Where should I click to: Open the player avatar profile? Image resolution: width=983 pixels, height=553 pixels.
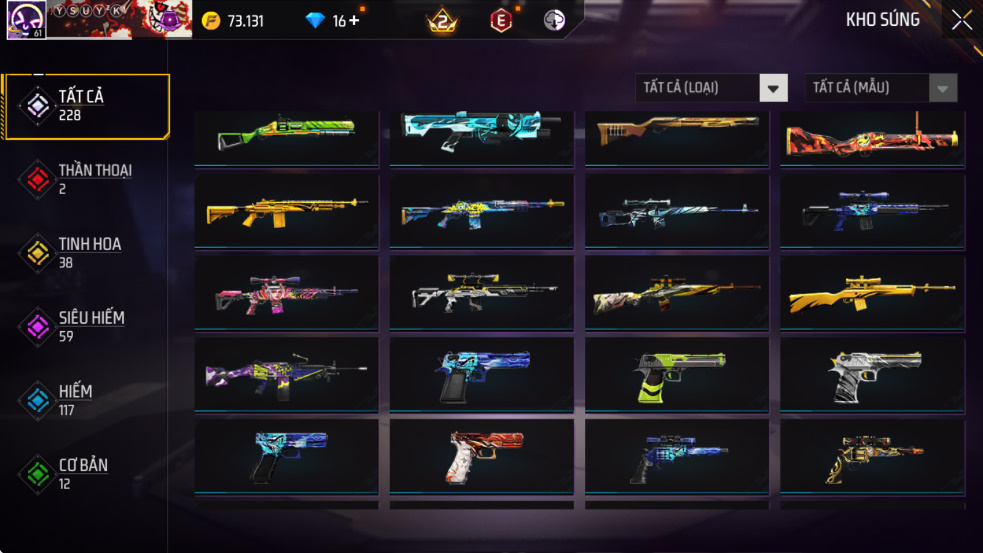pos(24,20)
